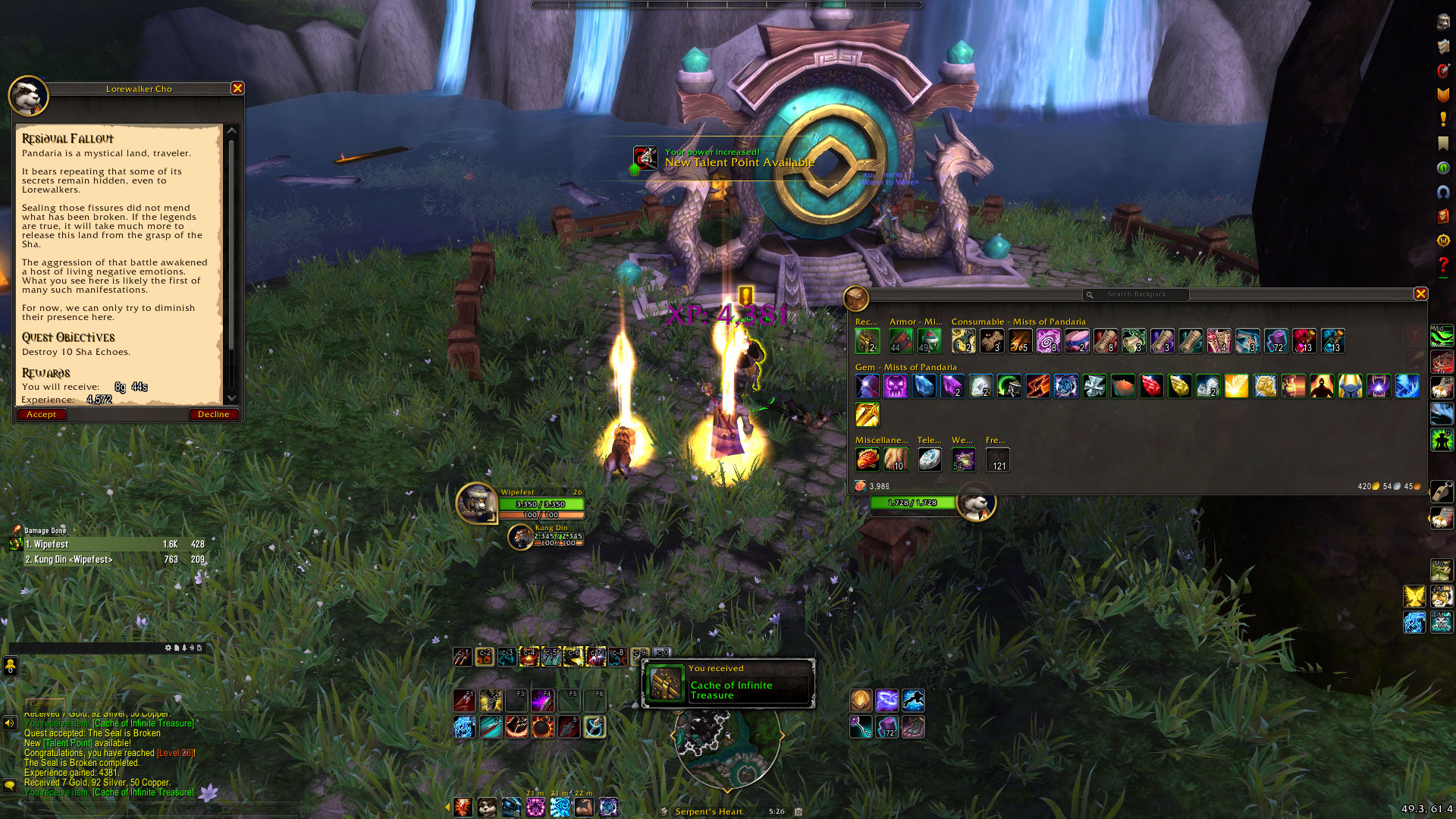Decline the Residual Fallout quest

213,415
